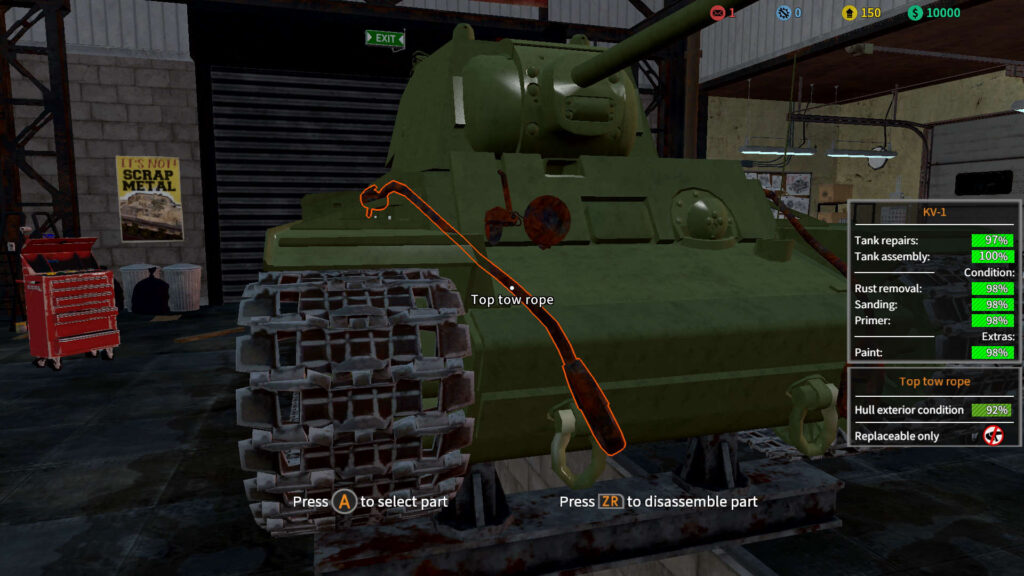The height and width of the screenshot is (576, 1024).
Task: Open the KV-1 tank status panel
Action: (x=934, y=213)
